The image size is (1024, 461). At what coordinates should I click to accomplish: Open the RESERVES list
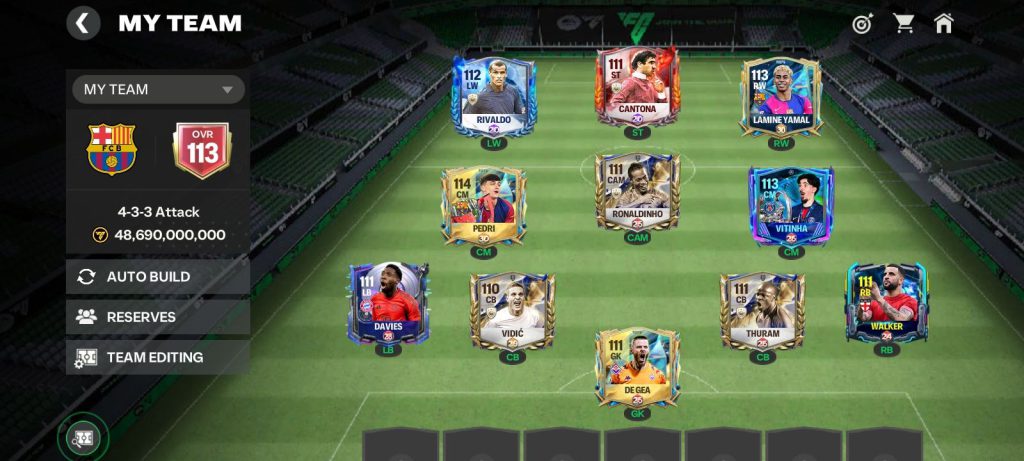pos(158,317)
